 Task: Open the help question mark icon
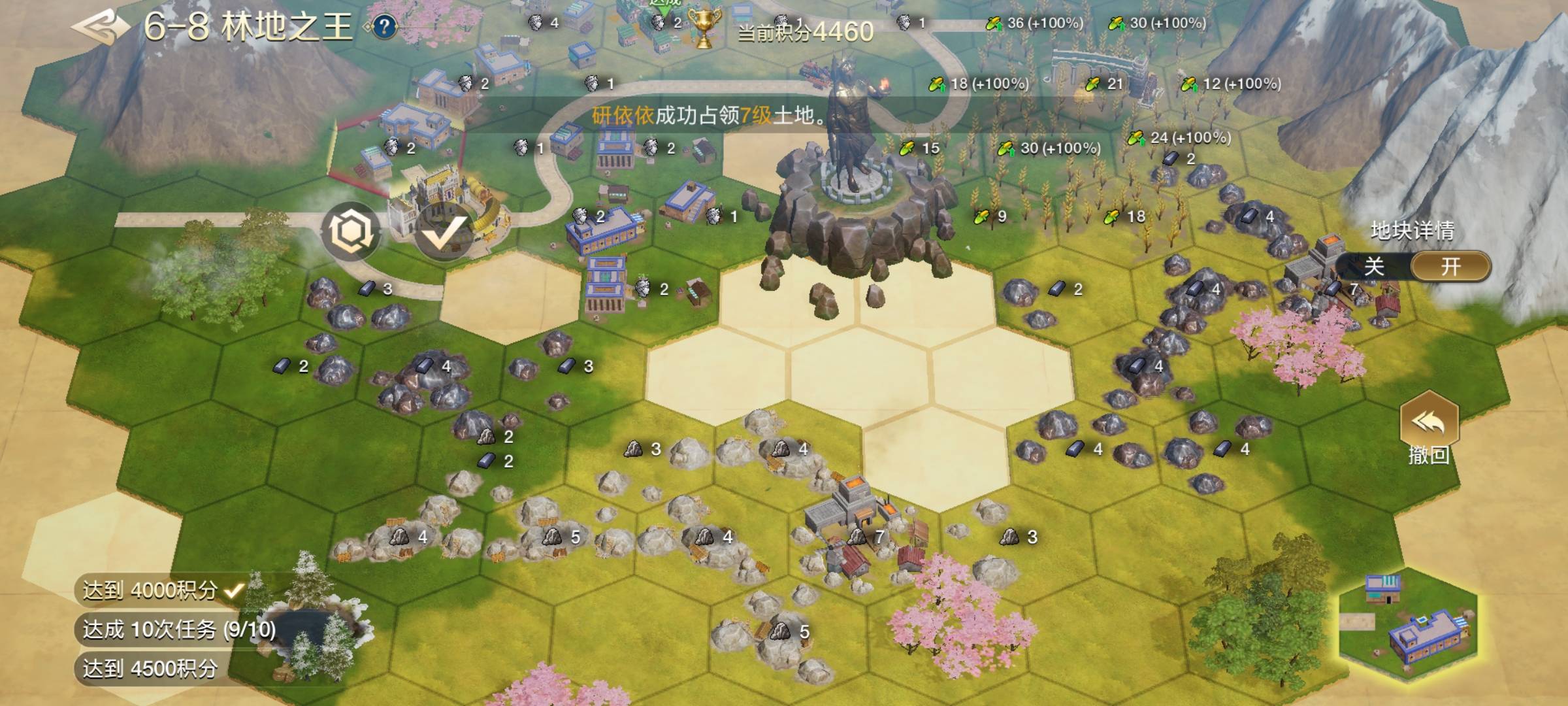coord(385,27)
